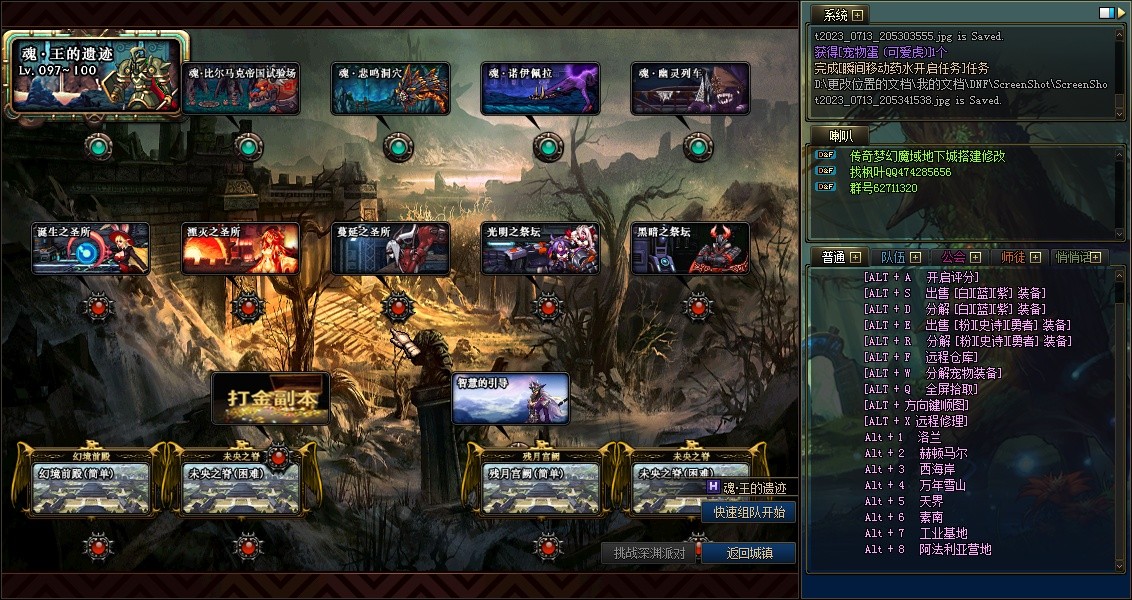Return to town with 返回城镇
1132x600 pixels.
749,553
